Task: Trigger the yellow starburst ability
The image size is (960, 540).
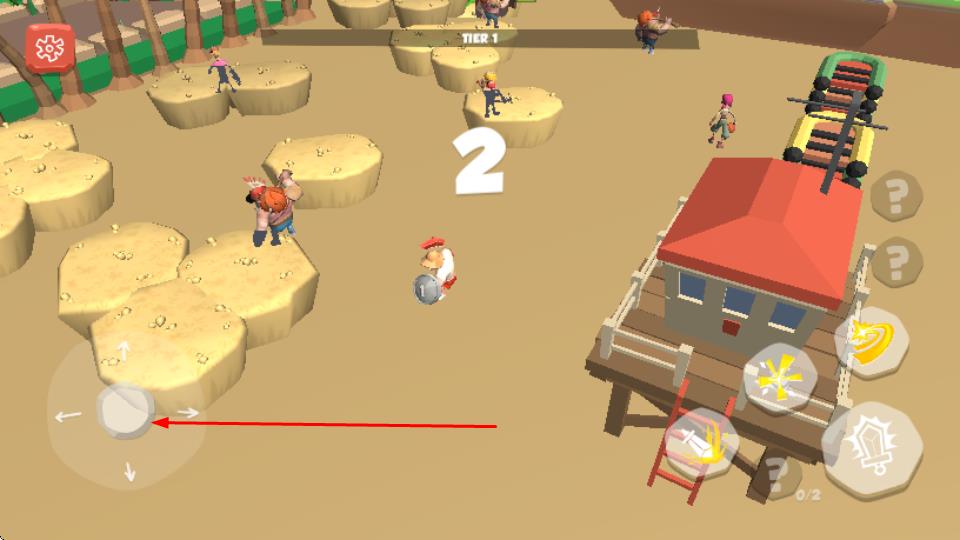Action: click(780, 379)
